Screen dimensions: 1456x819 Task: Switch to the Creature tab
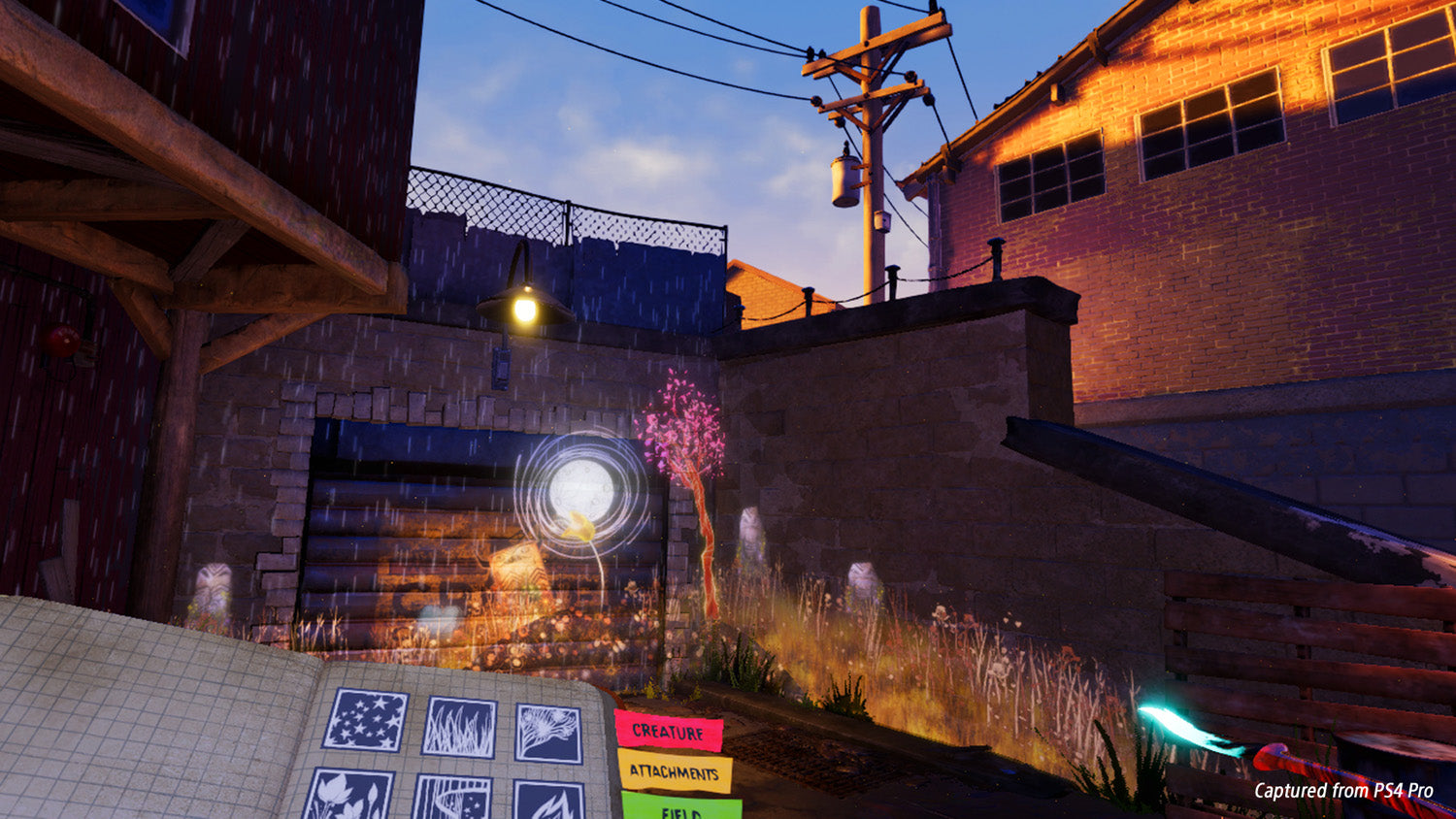coord(668,731)
